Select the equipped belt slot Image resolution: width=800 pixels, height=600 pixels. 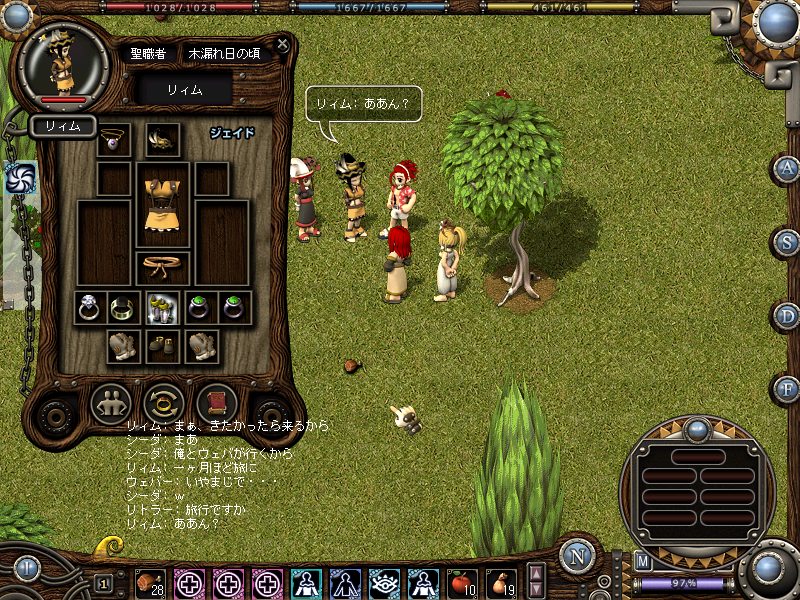click(162, 267)
